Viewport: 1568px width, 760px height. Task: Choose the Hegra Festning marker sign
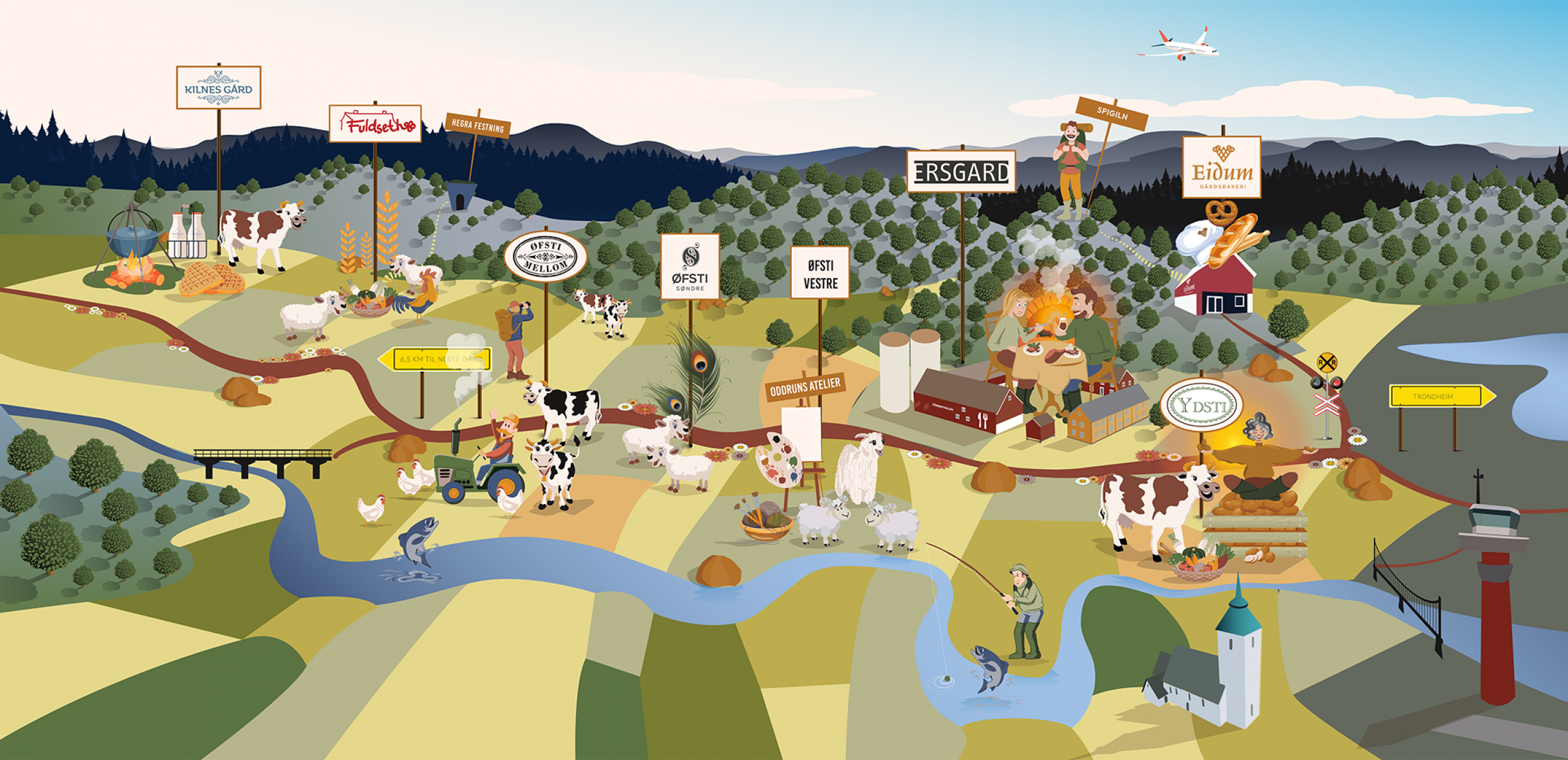coord(478,126)
